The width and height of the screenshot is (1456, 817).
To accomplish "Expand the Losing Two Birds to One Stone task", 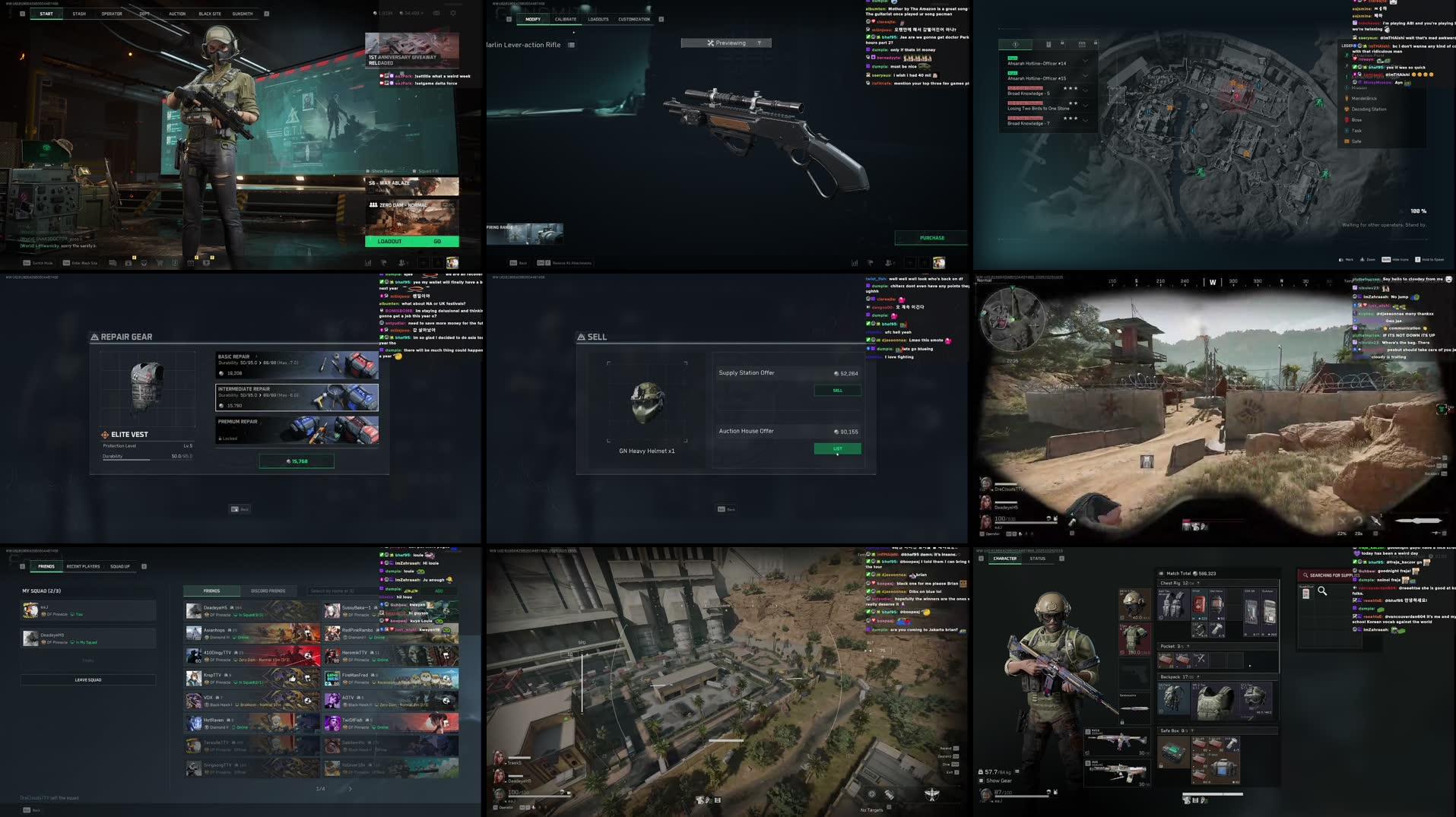I will [x=1085, y=106].
